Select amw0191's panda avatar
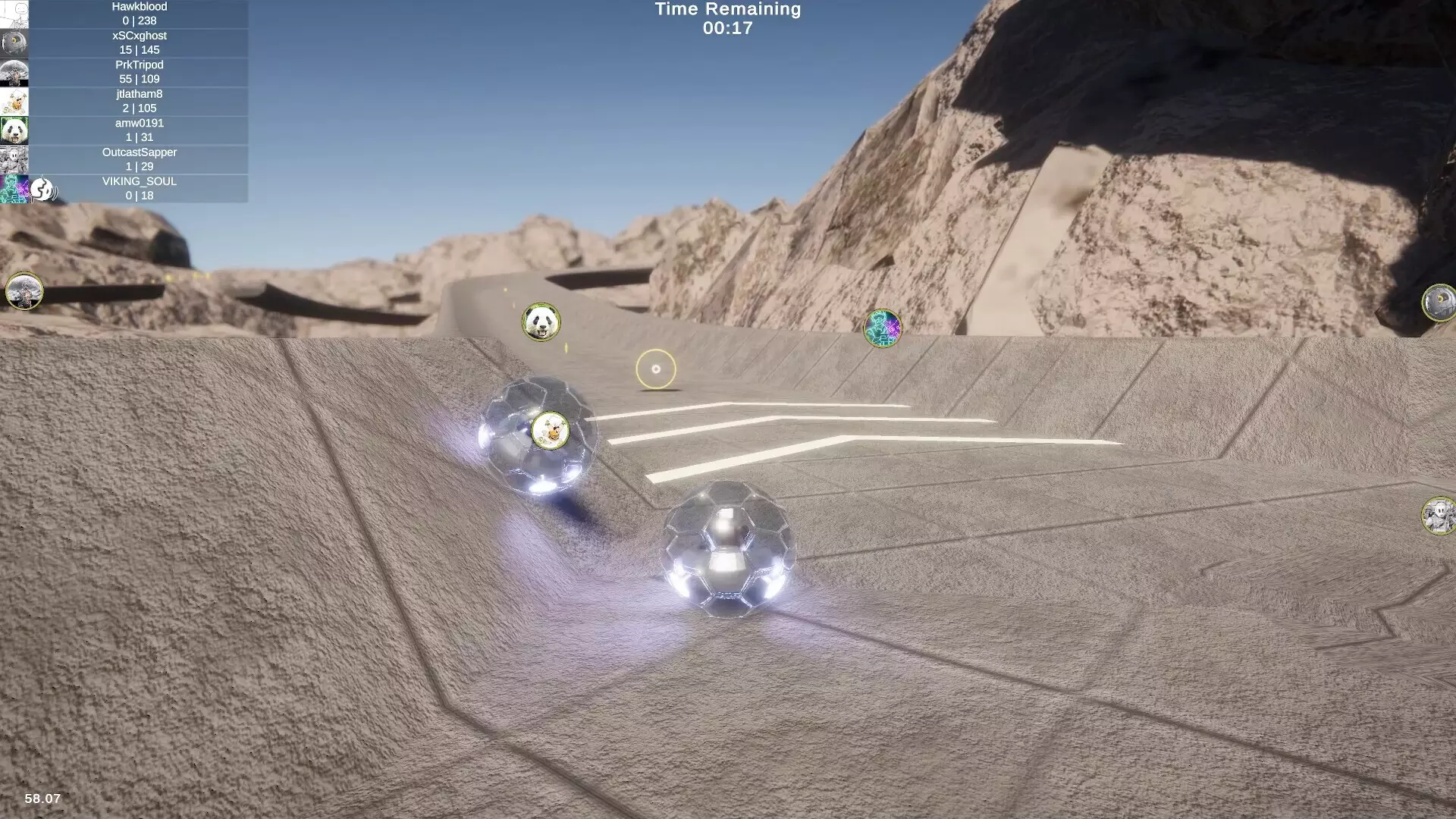Viewport: 1456px width, 819px height. pyautogui.click(x=14, y=130)
